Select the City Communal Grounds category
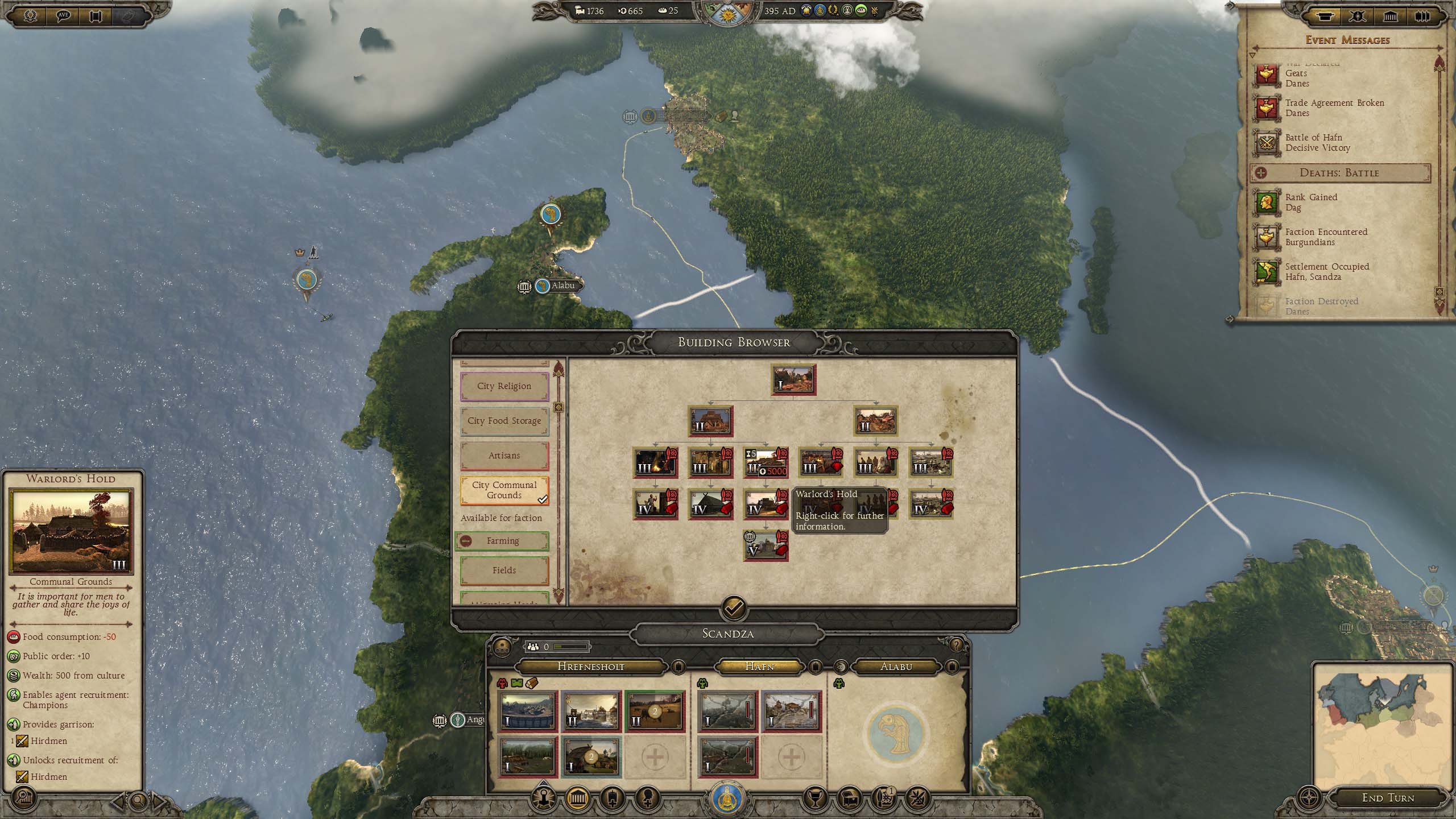The width and height of the screenshot is (1456, 819). tap(504, 490)
